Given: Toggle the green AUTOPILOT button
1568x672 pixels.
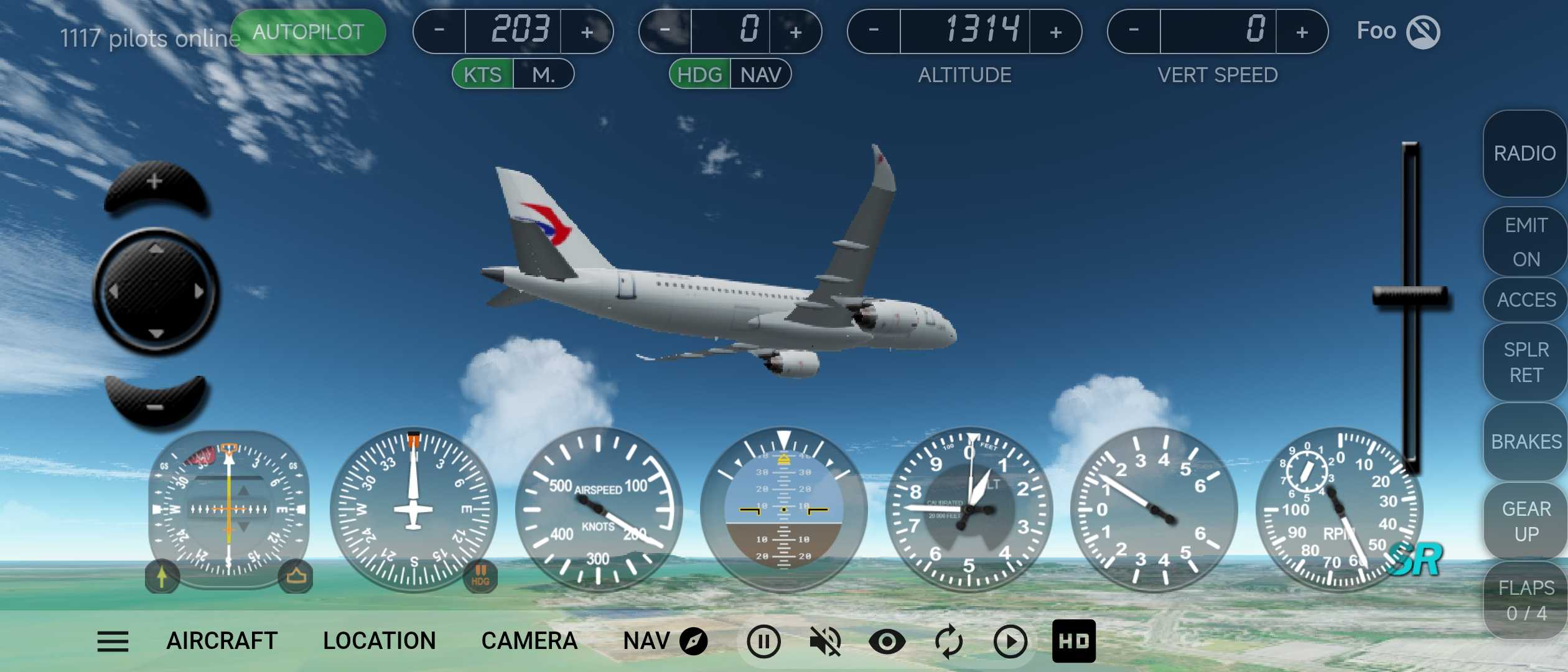Looking at the screenshot, I should [x=308, y=32].
